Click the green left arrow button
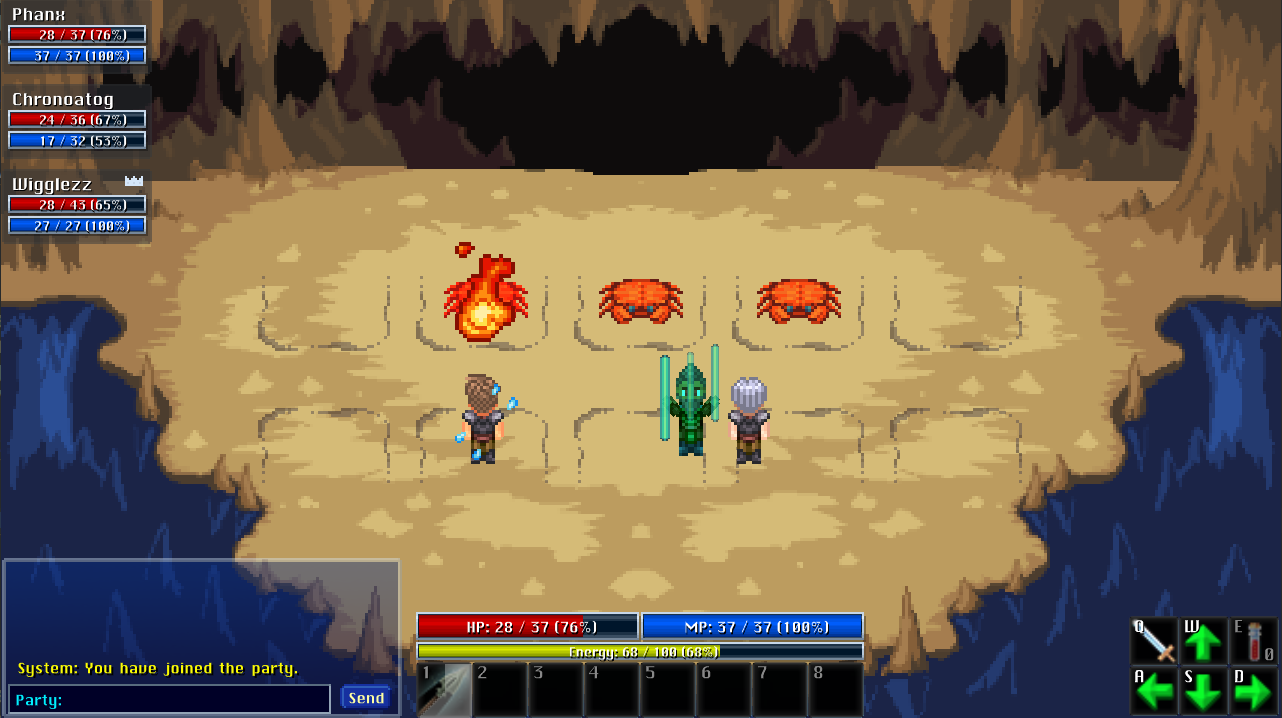The image size is (1282, 718). click(1154, 690)
